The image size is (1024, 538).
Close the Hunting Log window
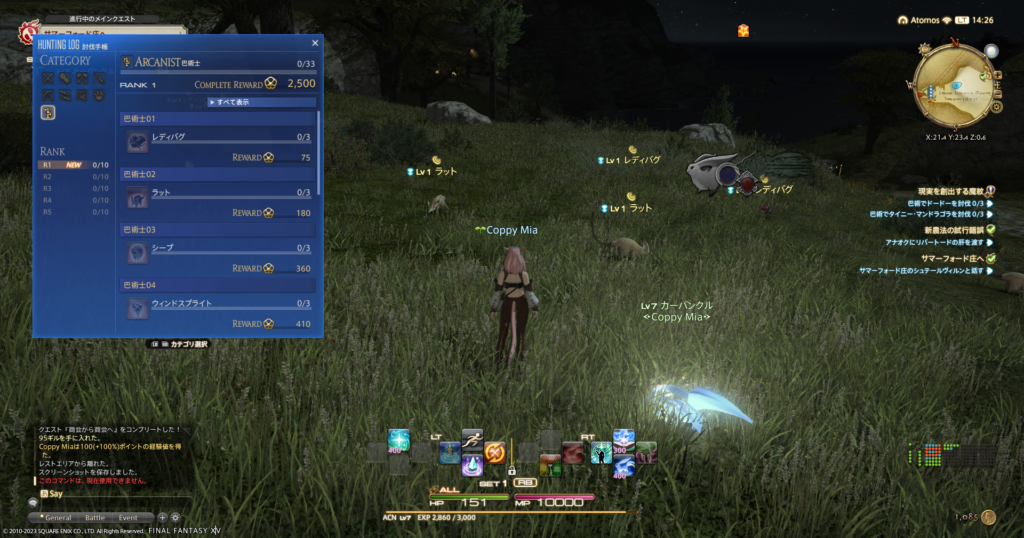(x=316, y=43)
